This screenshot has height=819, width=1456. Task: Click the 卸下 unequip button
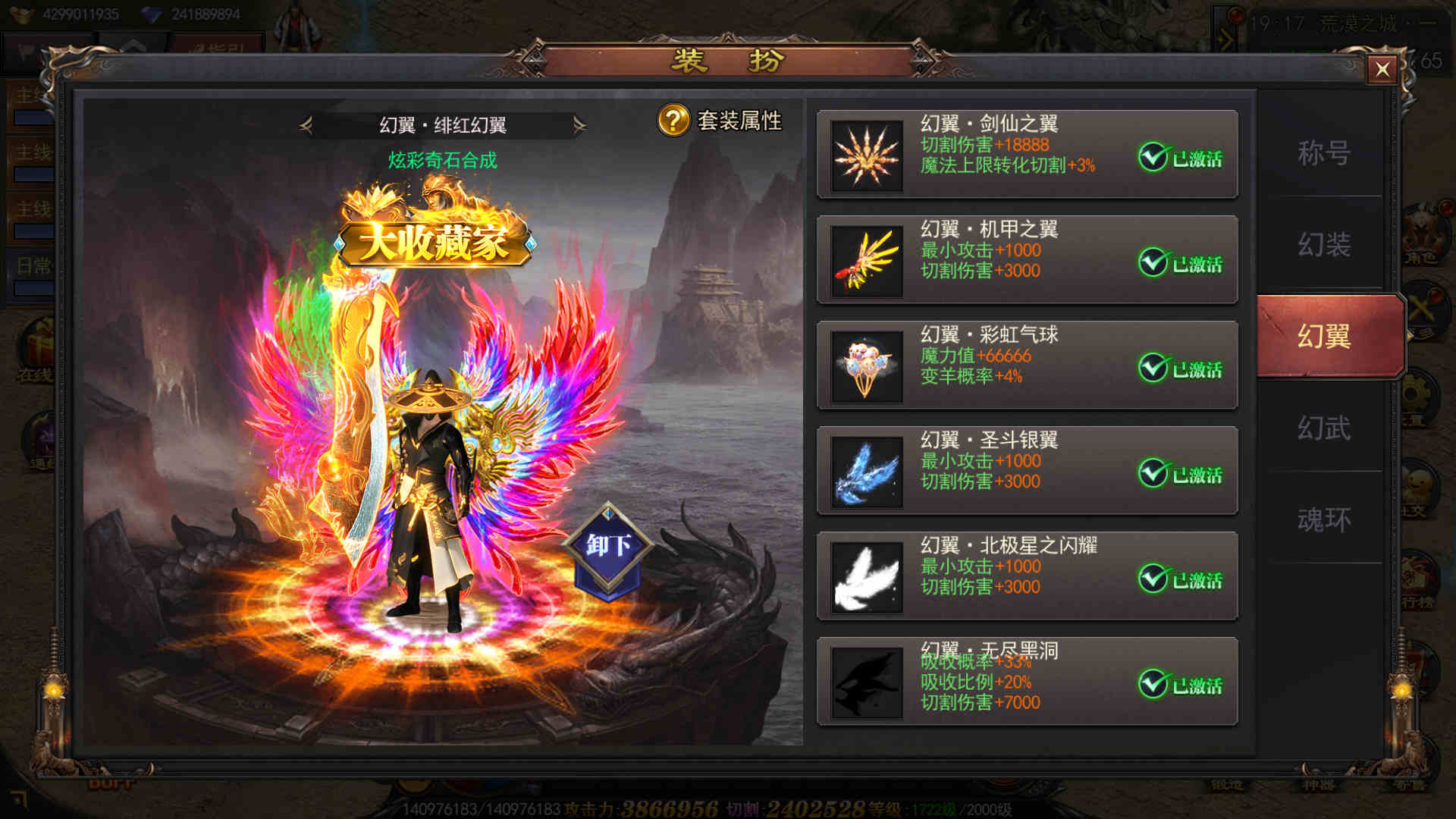coord(608,546)
